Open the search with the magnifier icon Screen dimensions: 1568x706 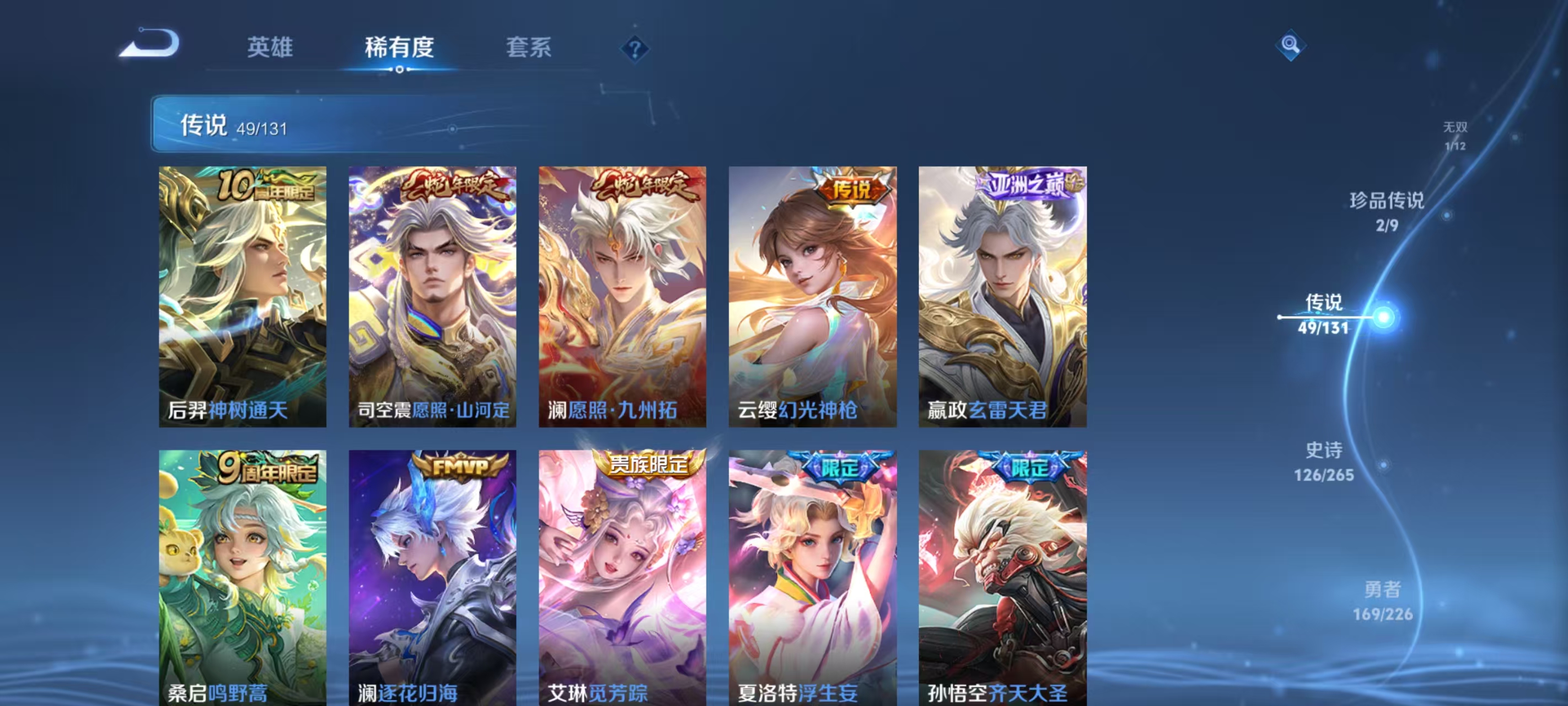pos(1291,46)
